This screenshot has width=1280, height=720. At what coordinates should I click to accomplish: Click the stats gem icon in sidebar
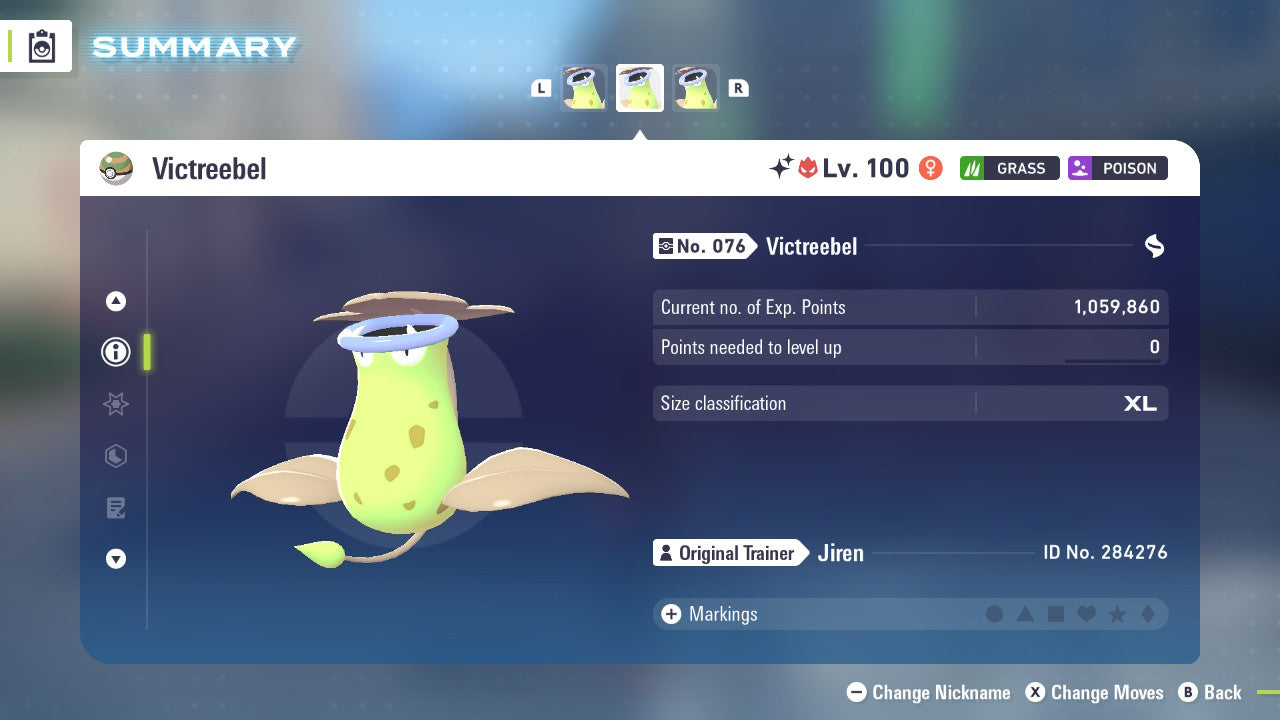pyautogui.click(x=115, y=456)
